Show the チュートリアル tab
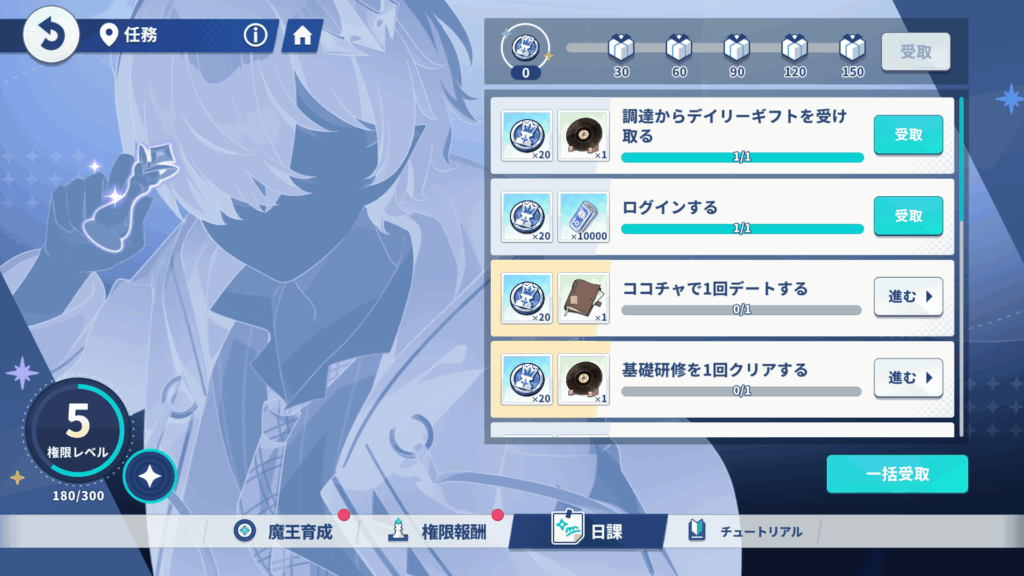The width and height of the screenshot is (1024, 576). point(746,531)
